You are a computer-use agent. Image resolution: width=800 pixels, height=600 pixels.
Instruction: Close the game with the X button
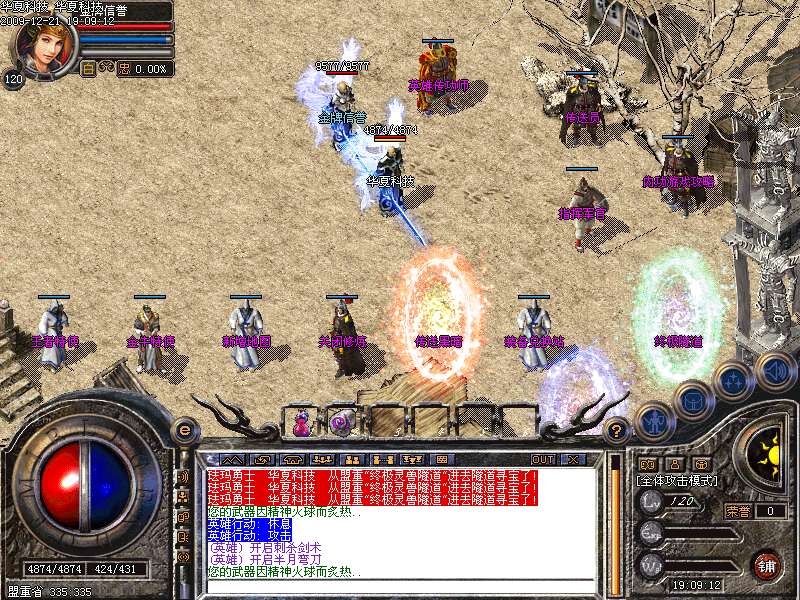point(572,459)
